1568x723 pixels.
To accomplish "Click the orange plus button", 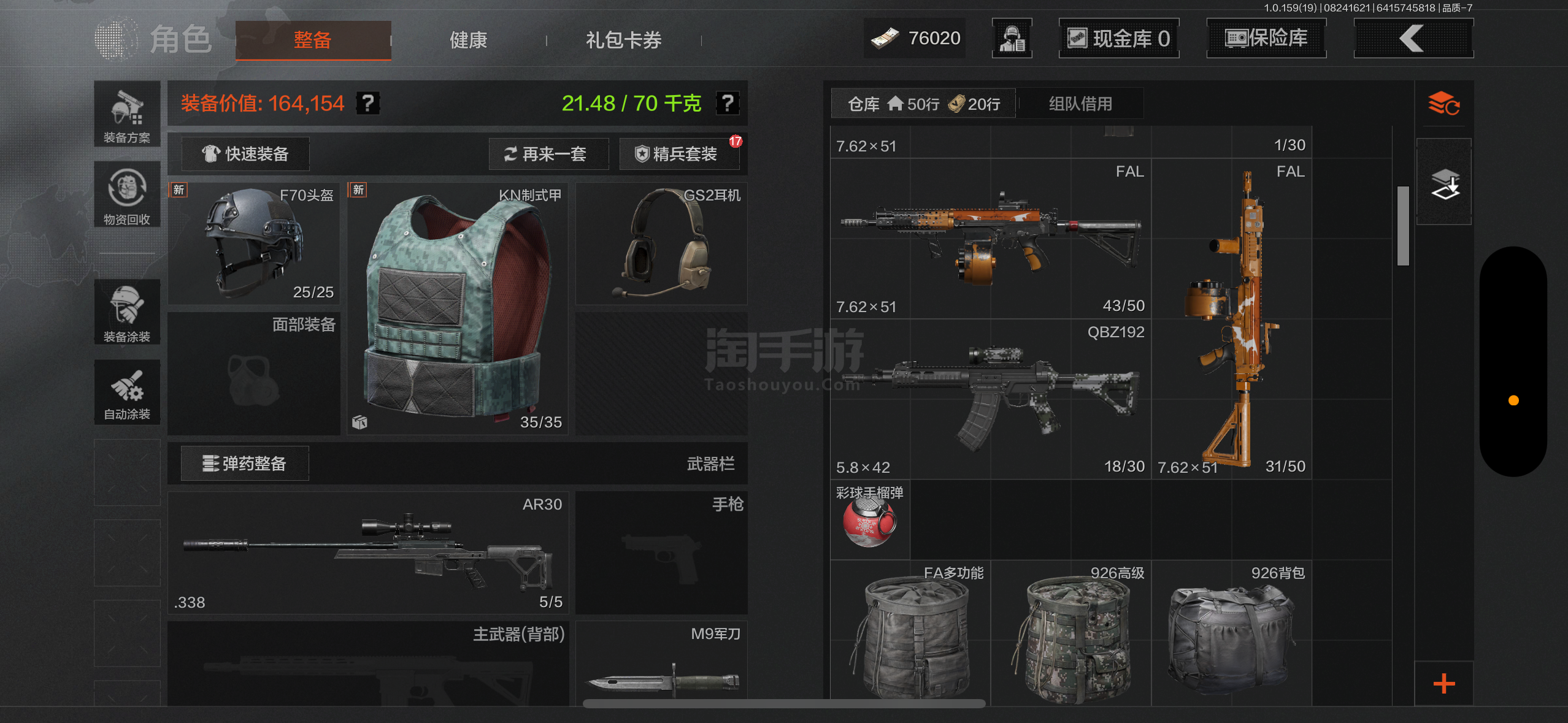I will tap(1444, 684).
